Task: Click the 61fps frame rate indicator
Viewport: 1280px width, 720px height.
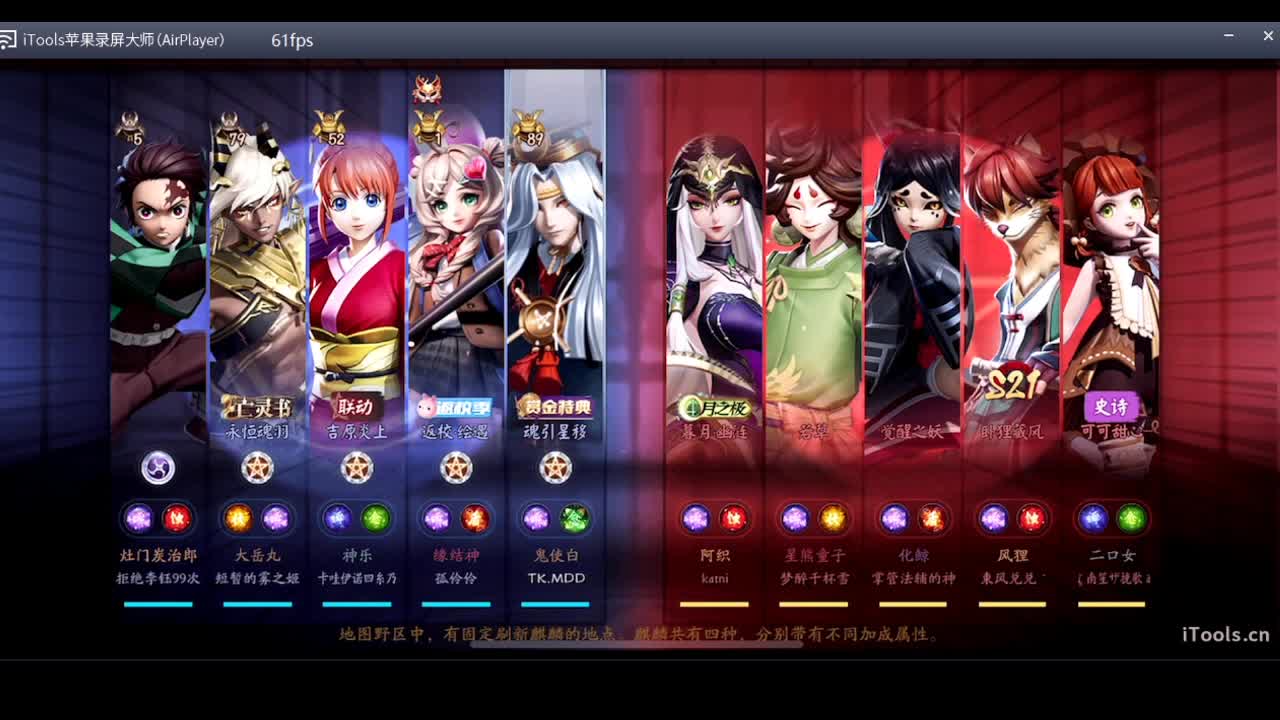Action: 290,41
